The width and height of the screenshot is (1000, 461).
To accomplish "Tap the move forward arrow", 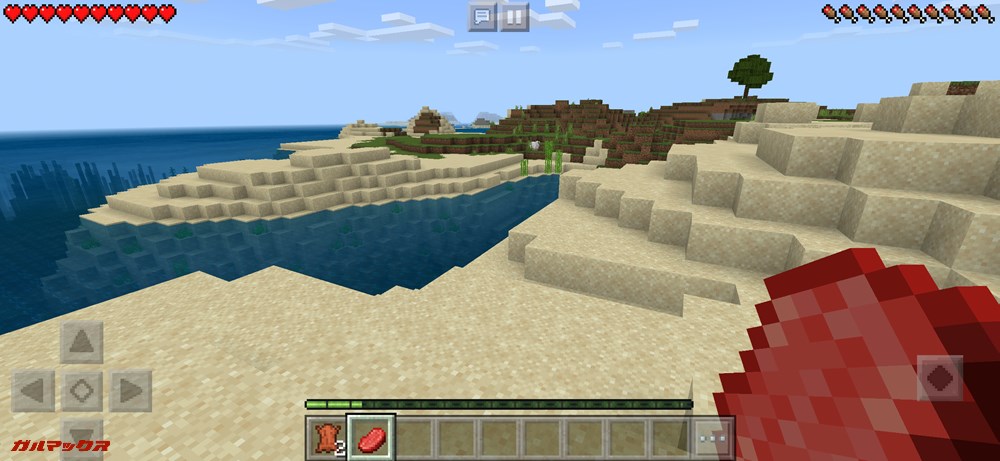I will [x=82, y=343].
